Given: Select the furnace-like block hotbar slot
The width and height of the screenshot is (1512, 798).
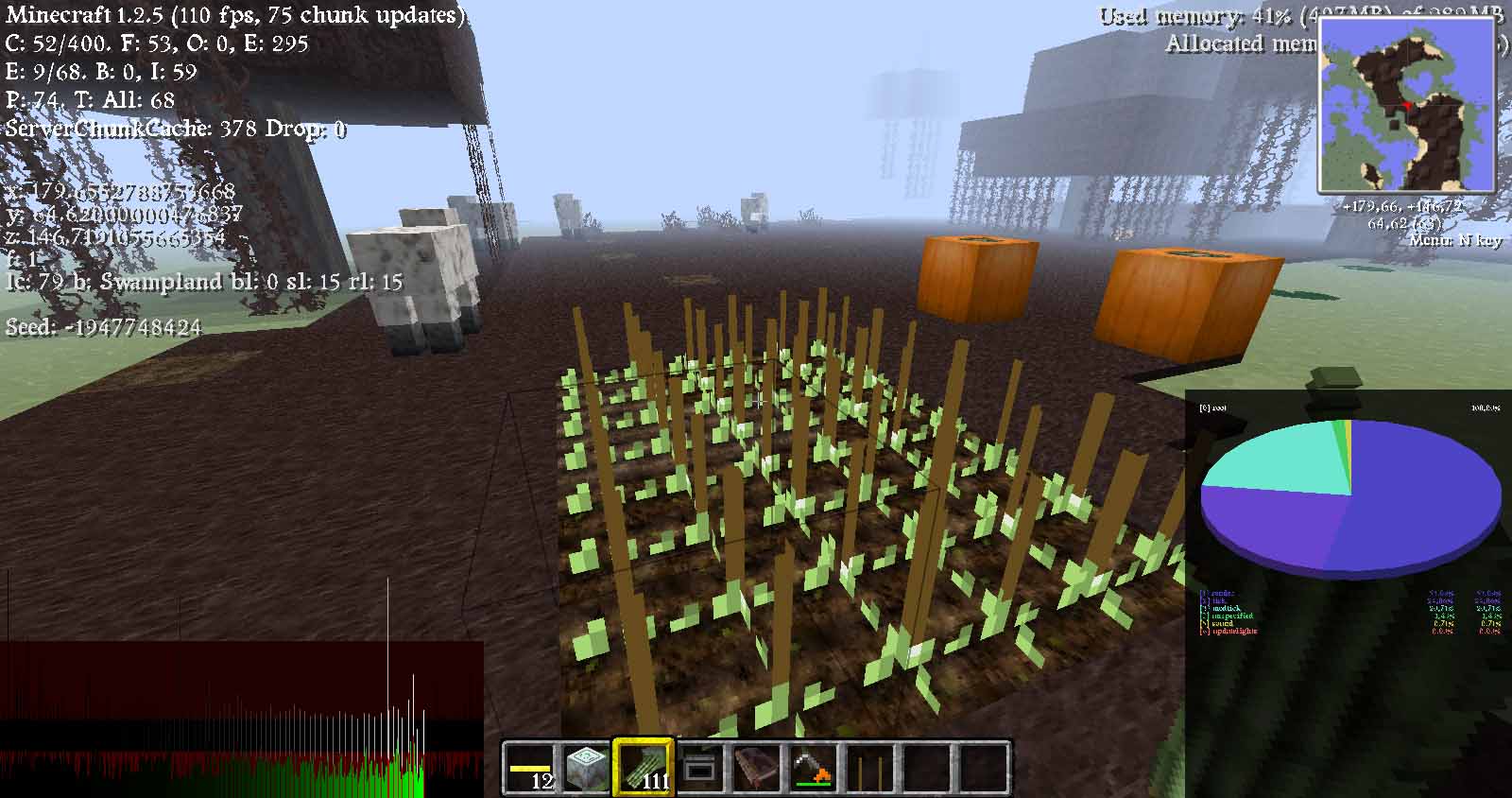Looking at the screenshot, I should (700, 767).
